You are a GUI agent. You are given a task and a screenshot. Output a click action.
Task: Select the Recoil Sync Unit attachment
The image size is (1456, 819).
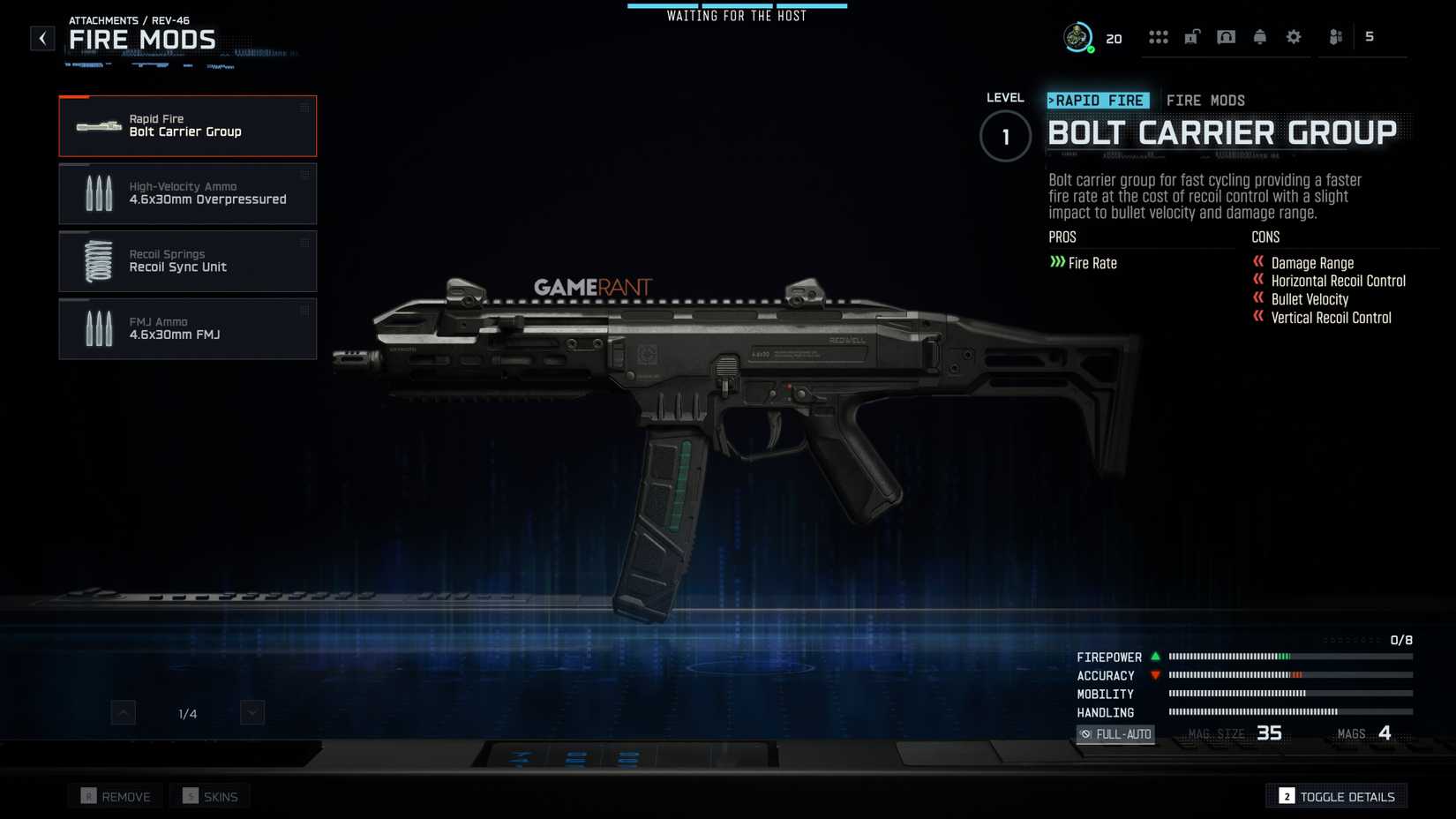tap(188, 260)
